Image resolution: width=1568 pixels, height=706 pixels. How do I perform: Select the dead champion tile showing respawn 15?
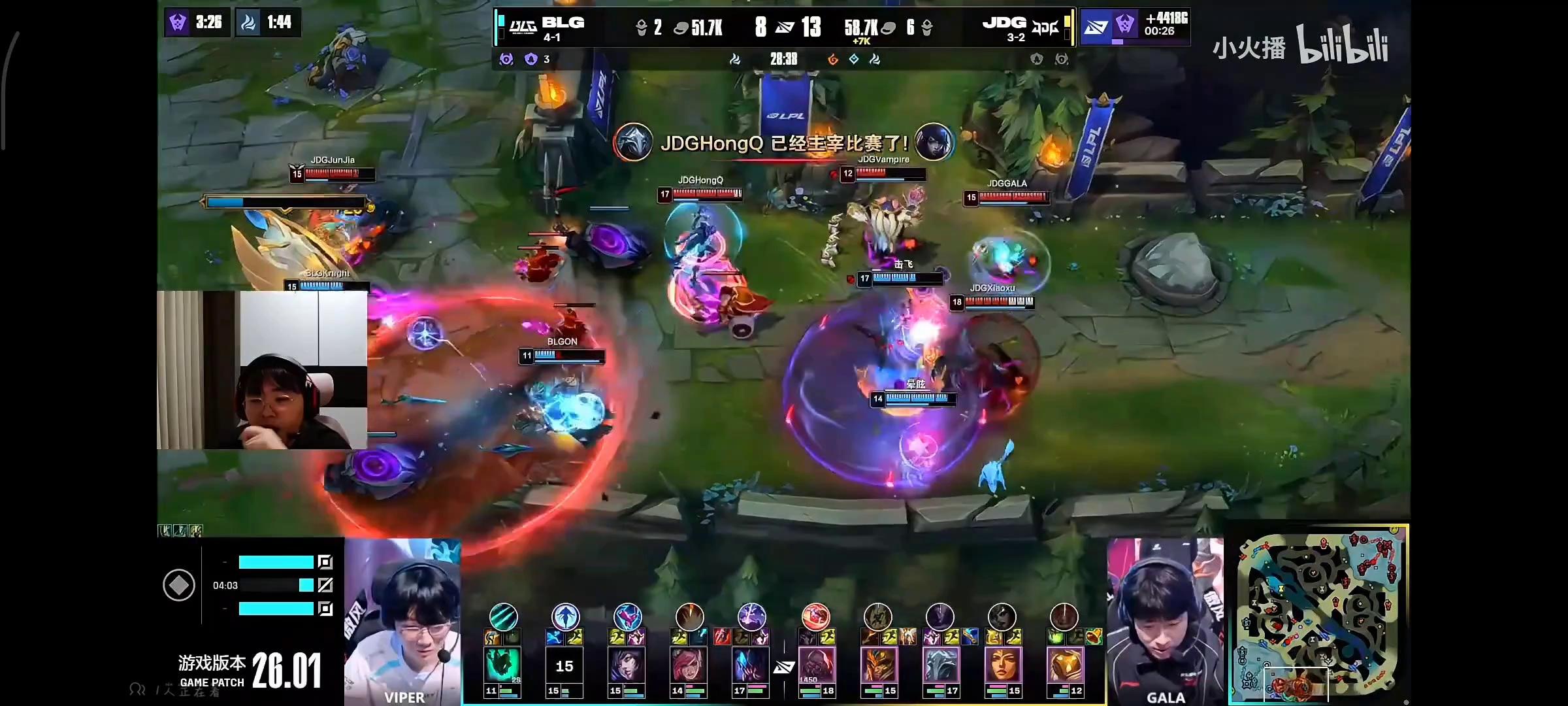564,666
